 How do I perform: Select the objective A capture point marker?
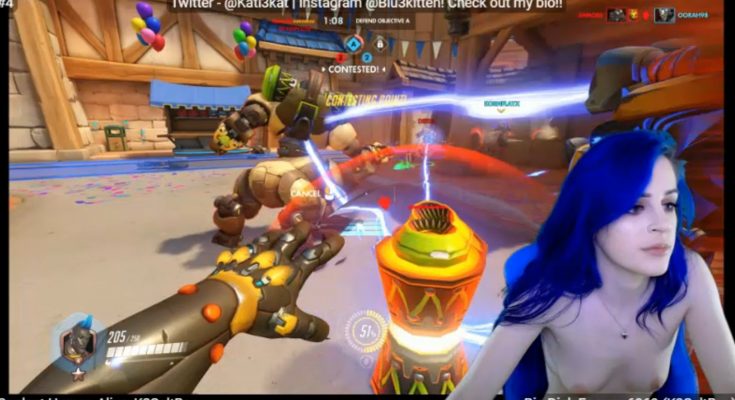click(x=353, y=43)
